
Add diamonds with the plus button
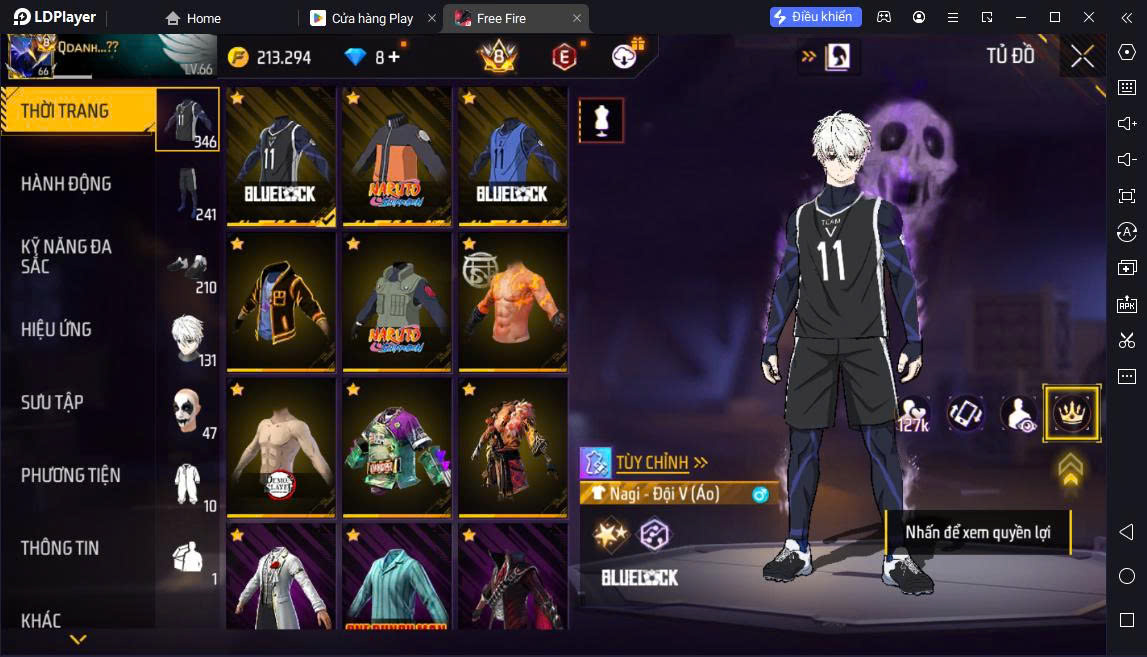pyautogui.click(x=394, y=57)
